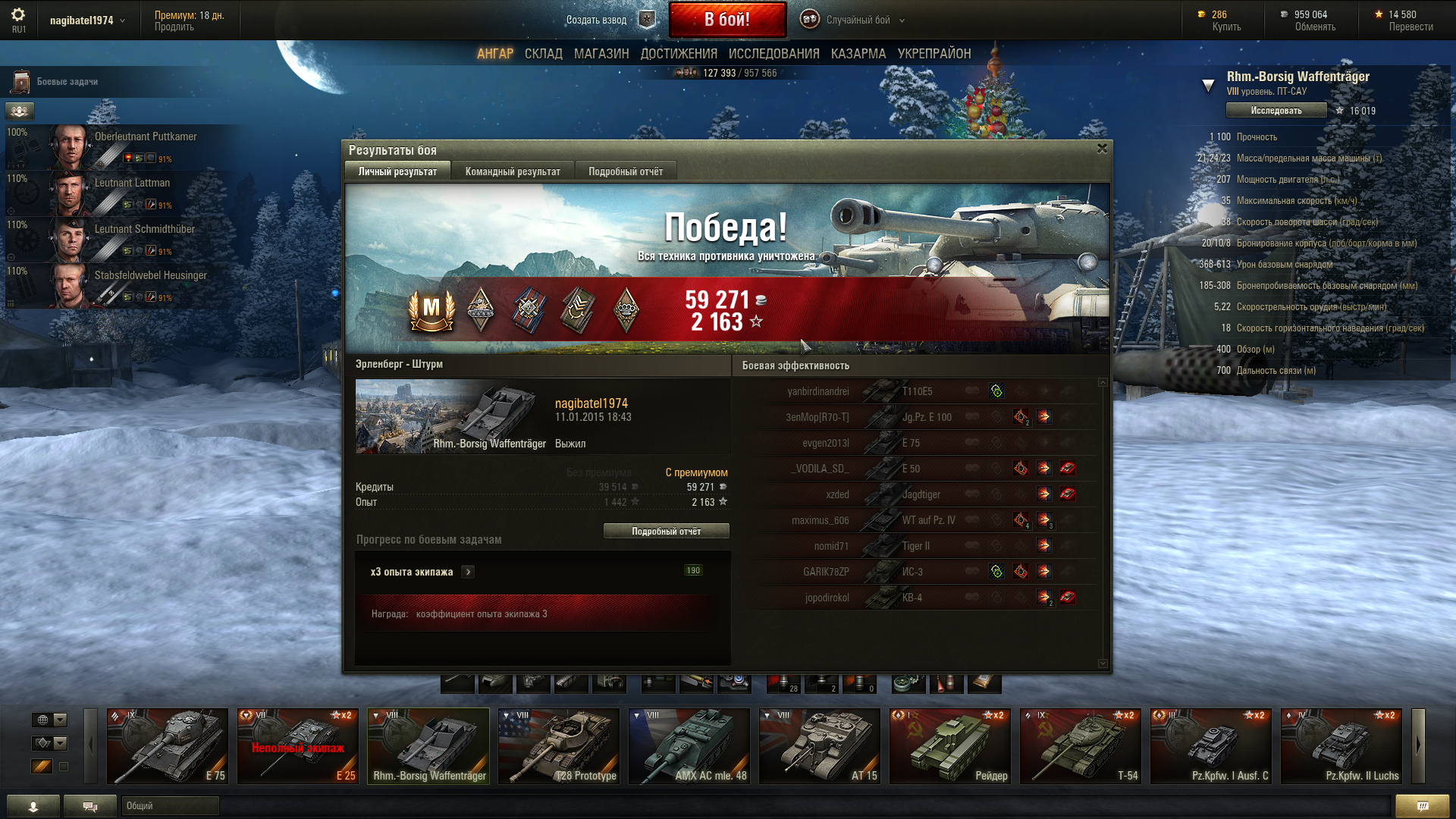Open the КАЗАРМА barracks section
1456x819 pixels.
[x=858, y=54]
